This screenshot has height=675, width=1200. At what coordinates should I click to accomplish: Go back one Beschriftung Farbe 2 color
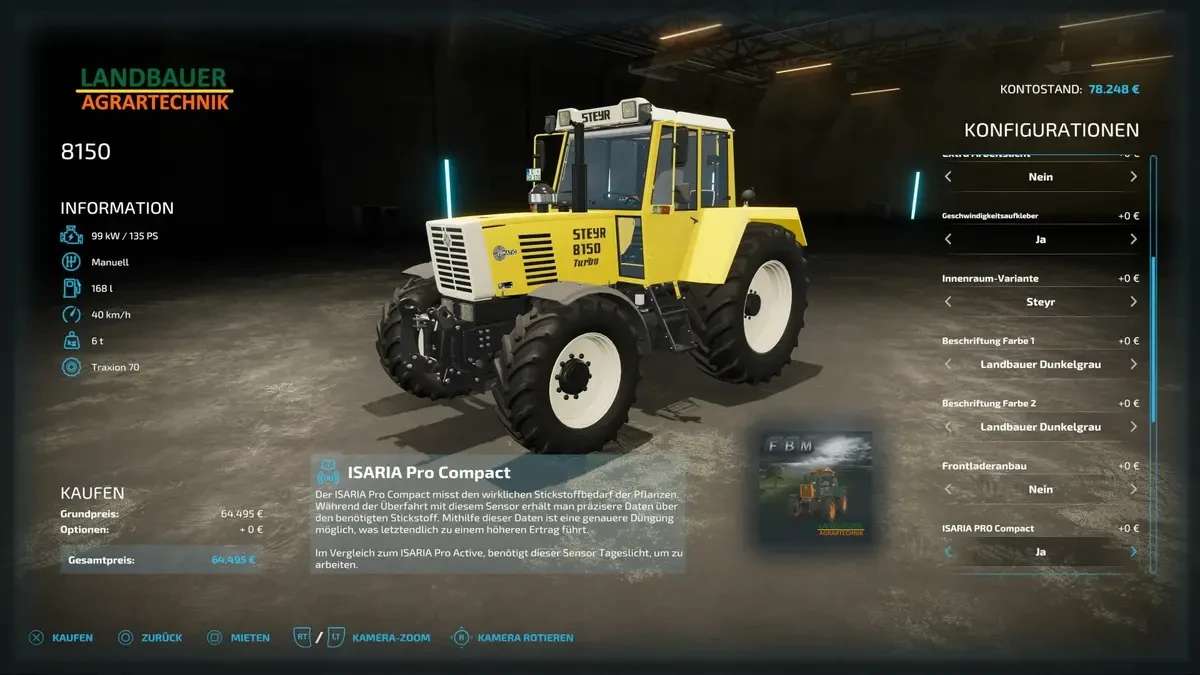[948, 427]
